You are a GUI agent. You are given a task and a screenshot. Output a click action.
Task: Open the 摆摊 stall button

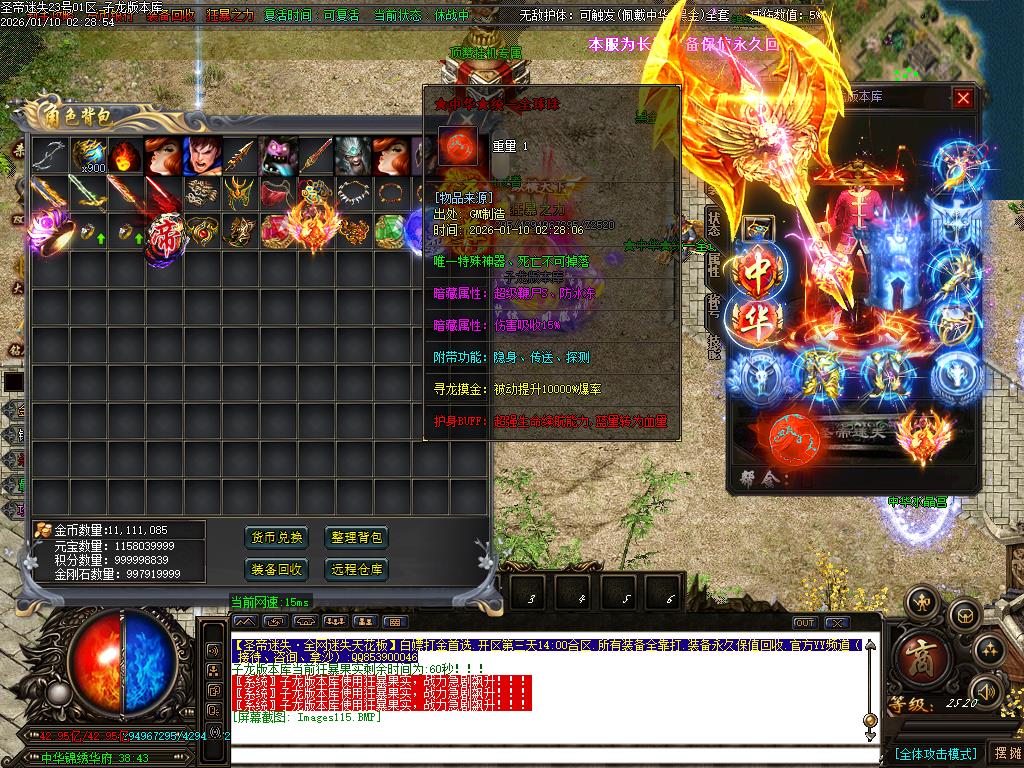coord(1004,753)
